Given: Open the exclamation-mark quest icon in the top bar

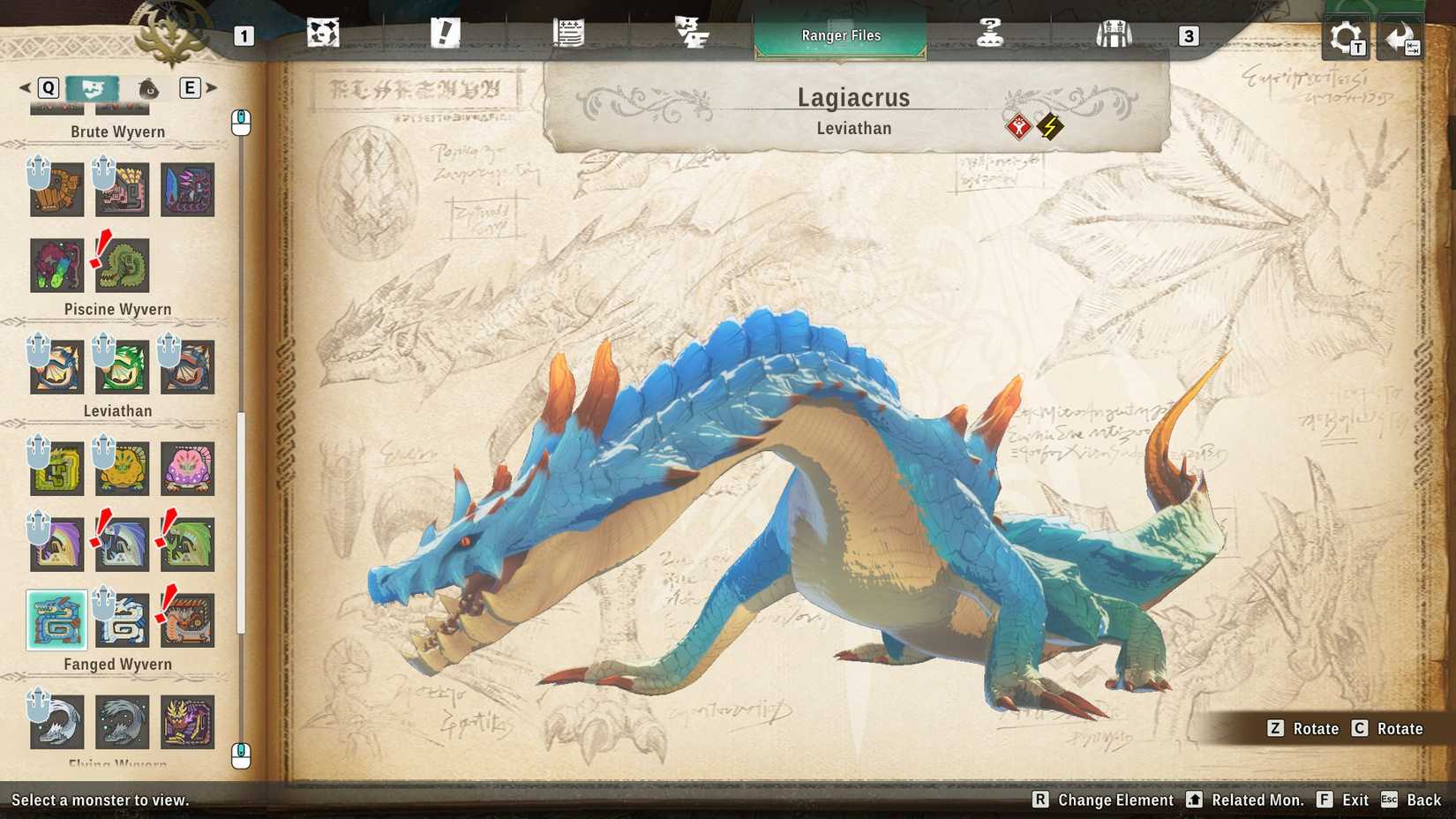Looking at the screenshot, I should tap(447, 33).
